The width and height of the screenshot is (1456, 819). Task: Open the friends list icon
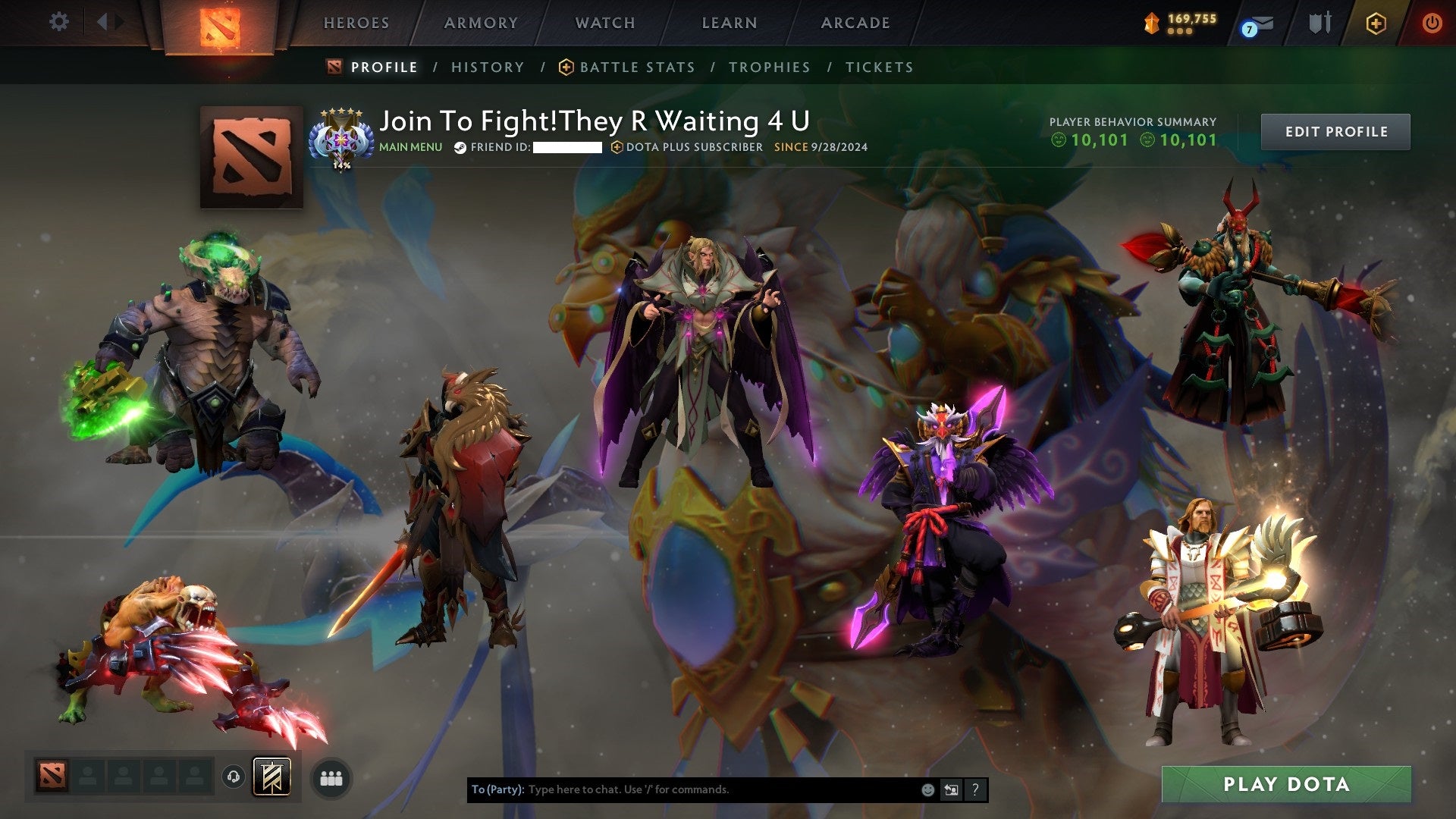(331, 777)
